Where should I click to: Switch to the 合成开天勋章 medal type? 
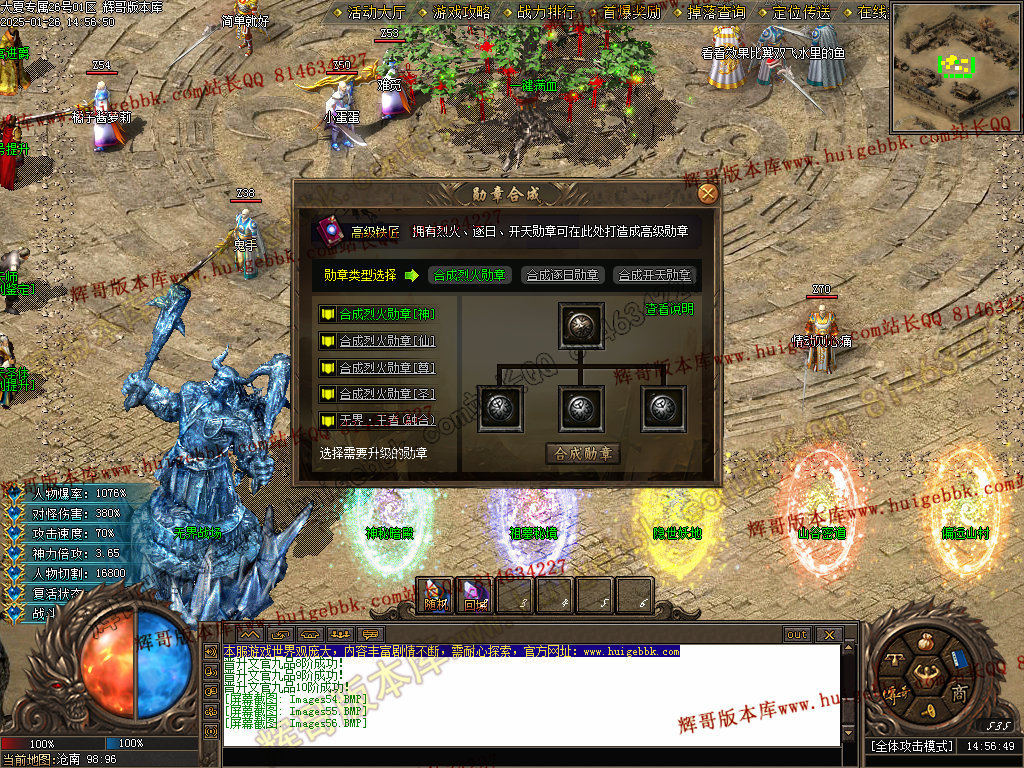click(655, 275)
